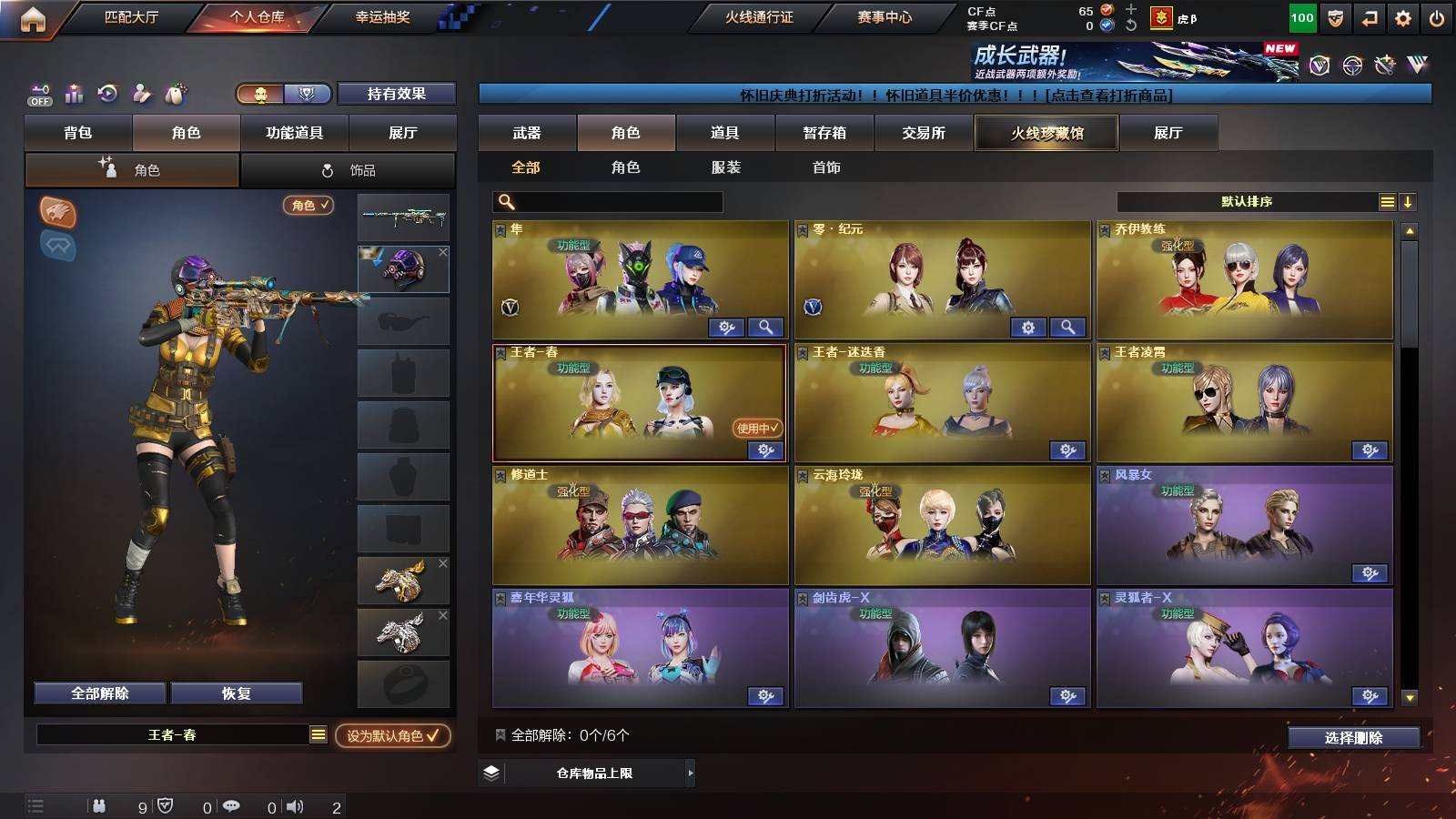Switch to the 火线珍藏馆 tab
Screen dimensions: 1456x819
pos(1045,133)
